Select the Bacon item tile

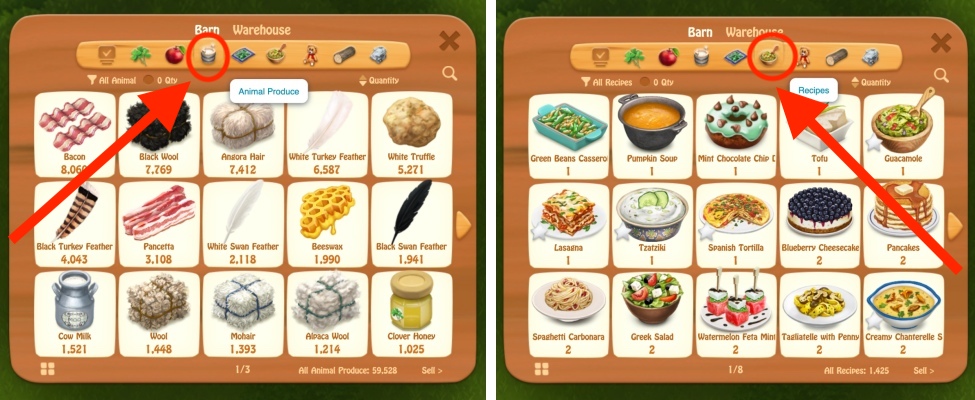74,133
